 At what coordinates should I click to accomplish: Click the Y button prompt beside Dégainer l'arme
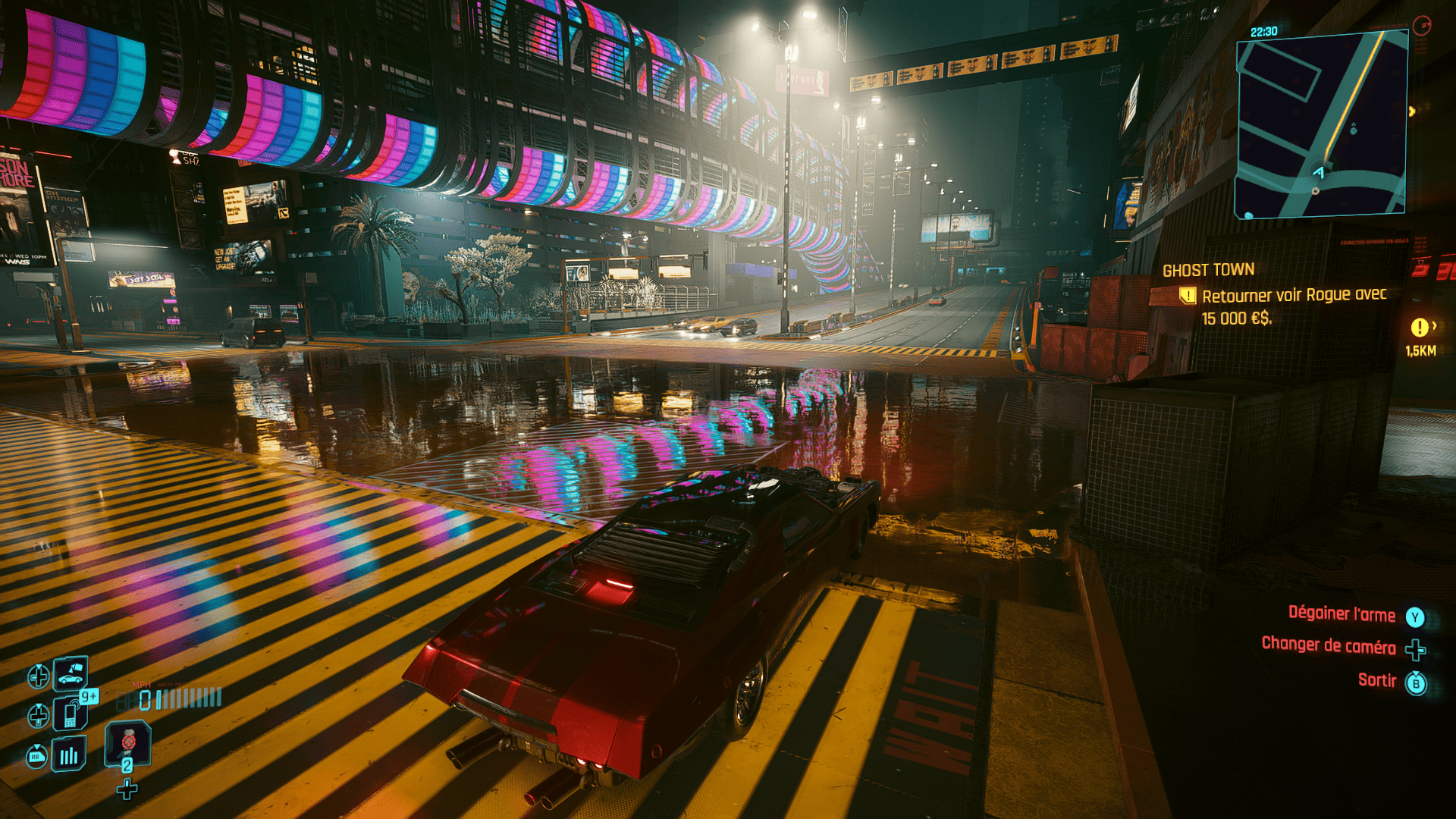pos(1415,617)
